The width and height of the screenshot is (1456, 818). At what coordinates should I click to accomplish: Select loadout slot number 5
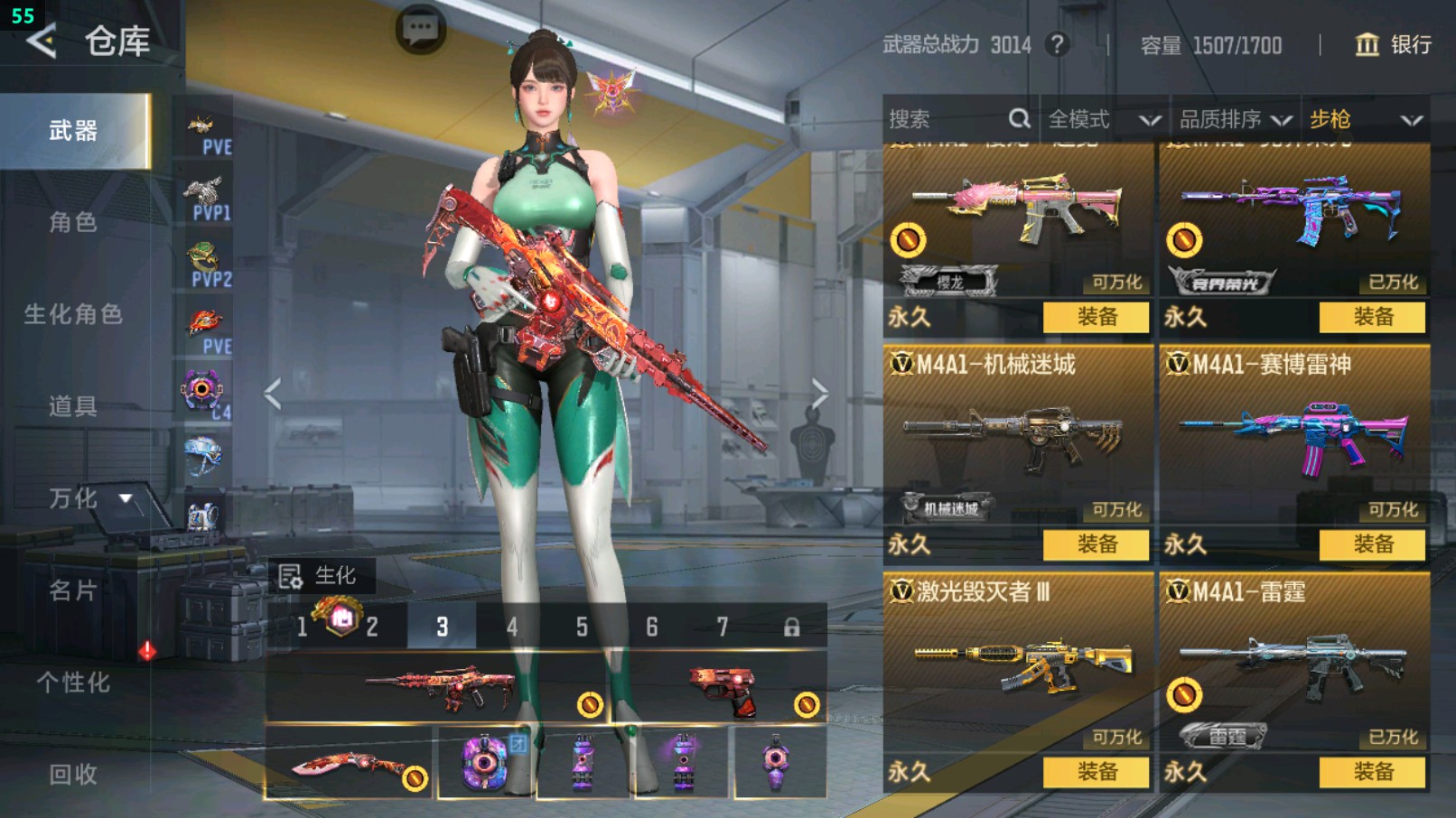[582, 627]
